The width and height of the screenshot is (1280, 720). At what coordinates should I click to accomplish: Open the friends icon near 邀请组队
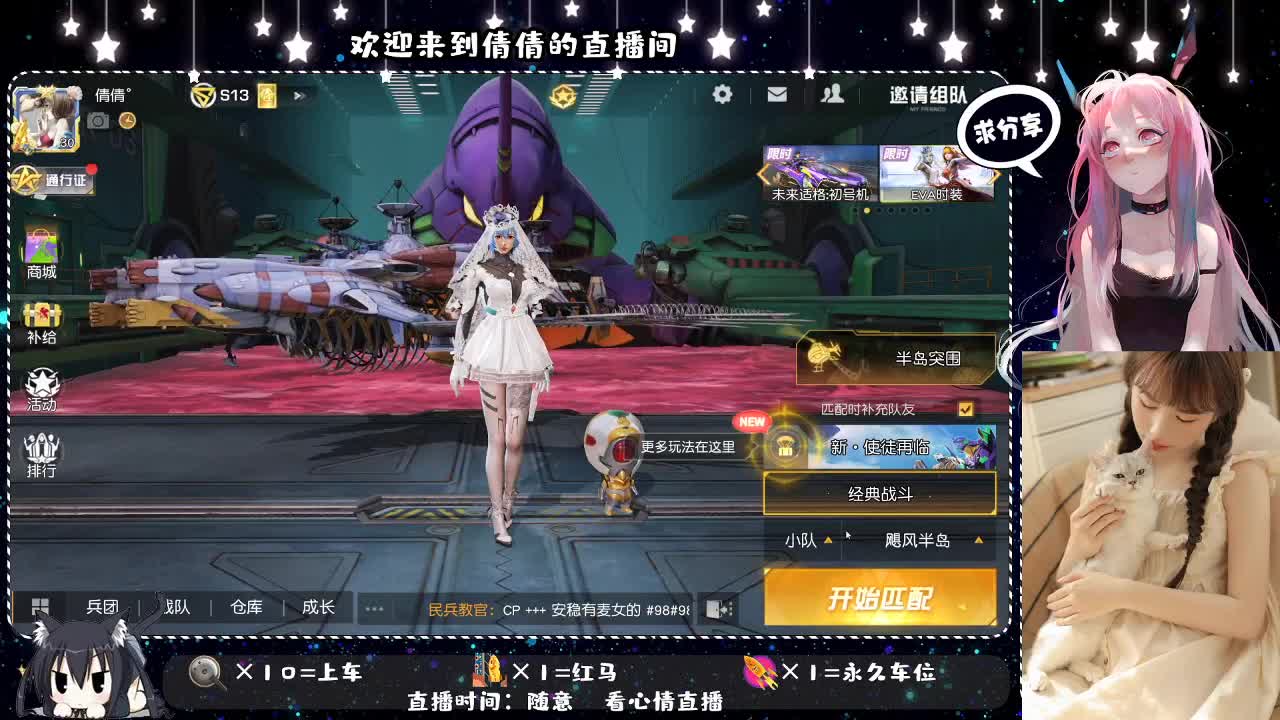click(832, 94)
